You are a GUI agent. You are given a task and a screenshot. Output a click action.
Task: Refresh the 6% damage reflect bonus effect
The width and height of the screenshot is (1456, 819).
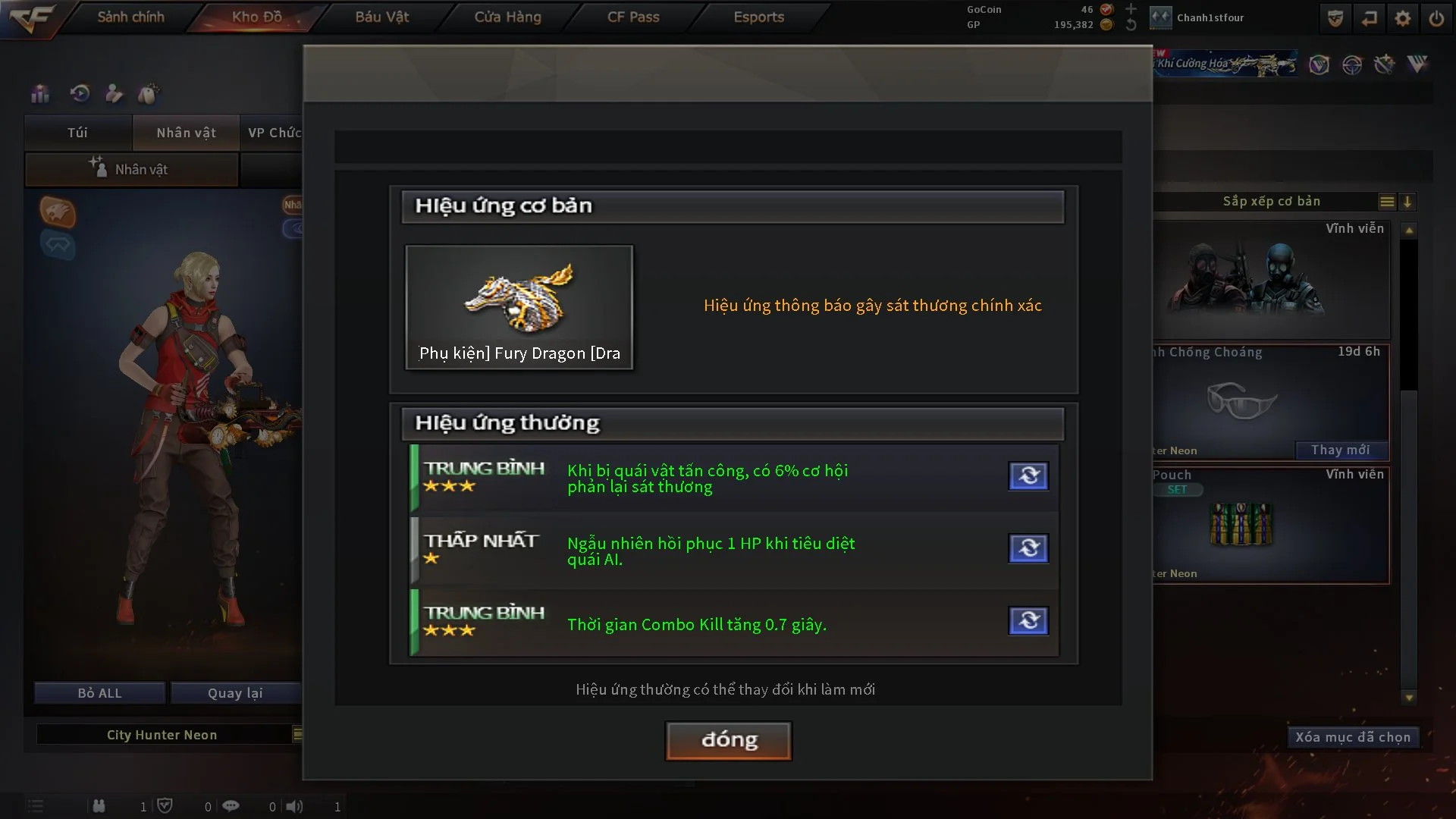(1028, 476)
